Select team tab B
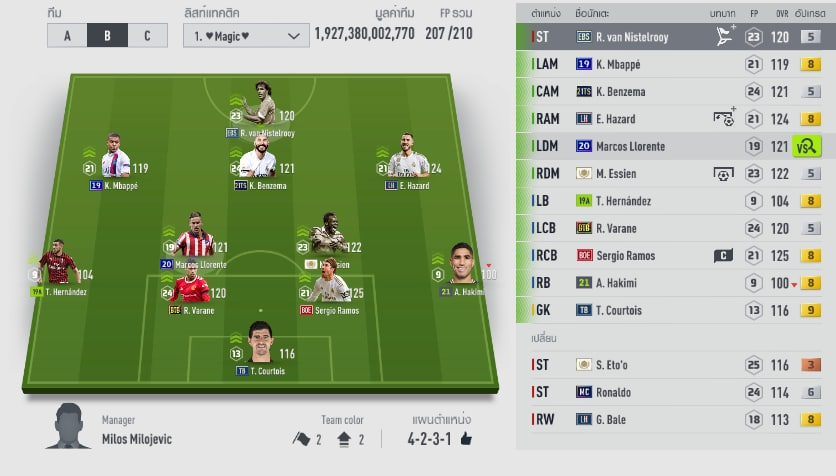This screenshot has width=836, height=476. point(107,35)
